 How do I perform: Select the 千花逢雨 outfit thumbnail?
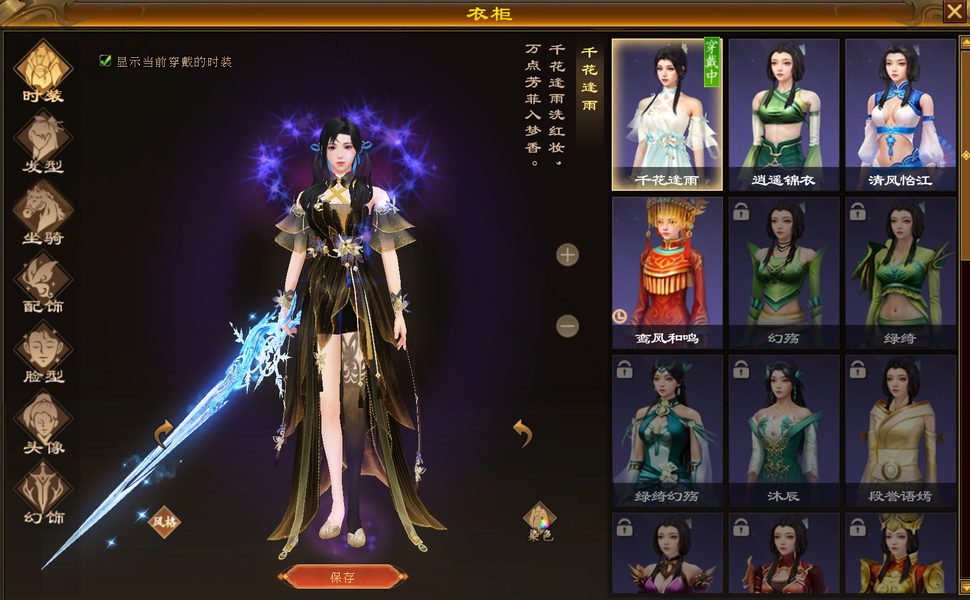(x=666, y=114)
